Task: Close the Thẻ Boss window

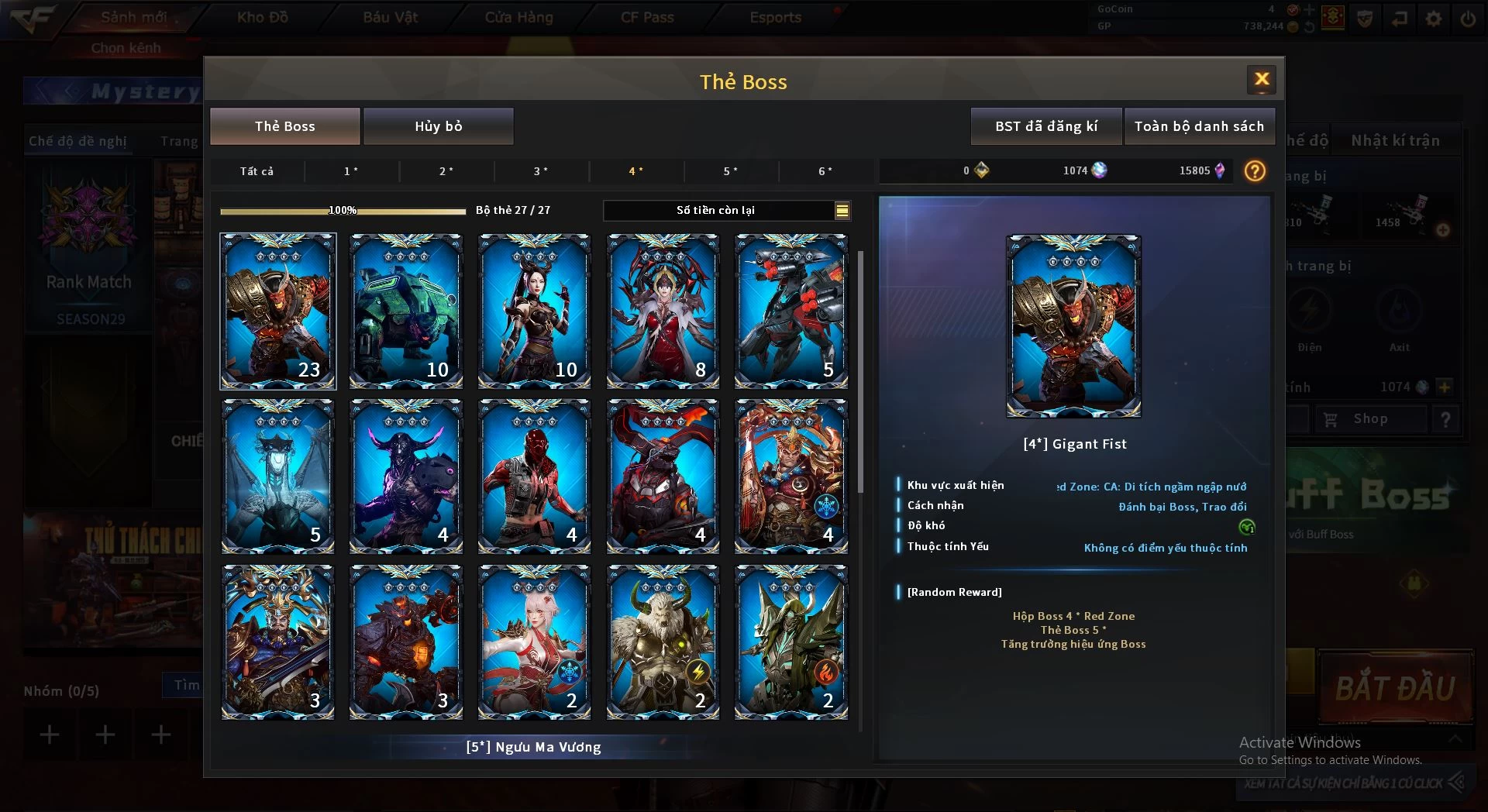Action: pyautogui.click(x=1261, y=79)
